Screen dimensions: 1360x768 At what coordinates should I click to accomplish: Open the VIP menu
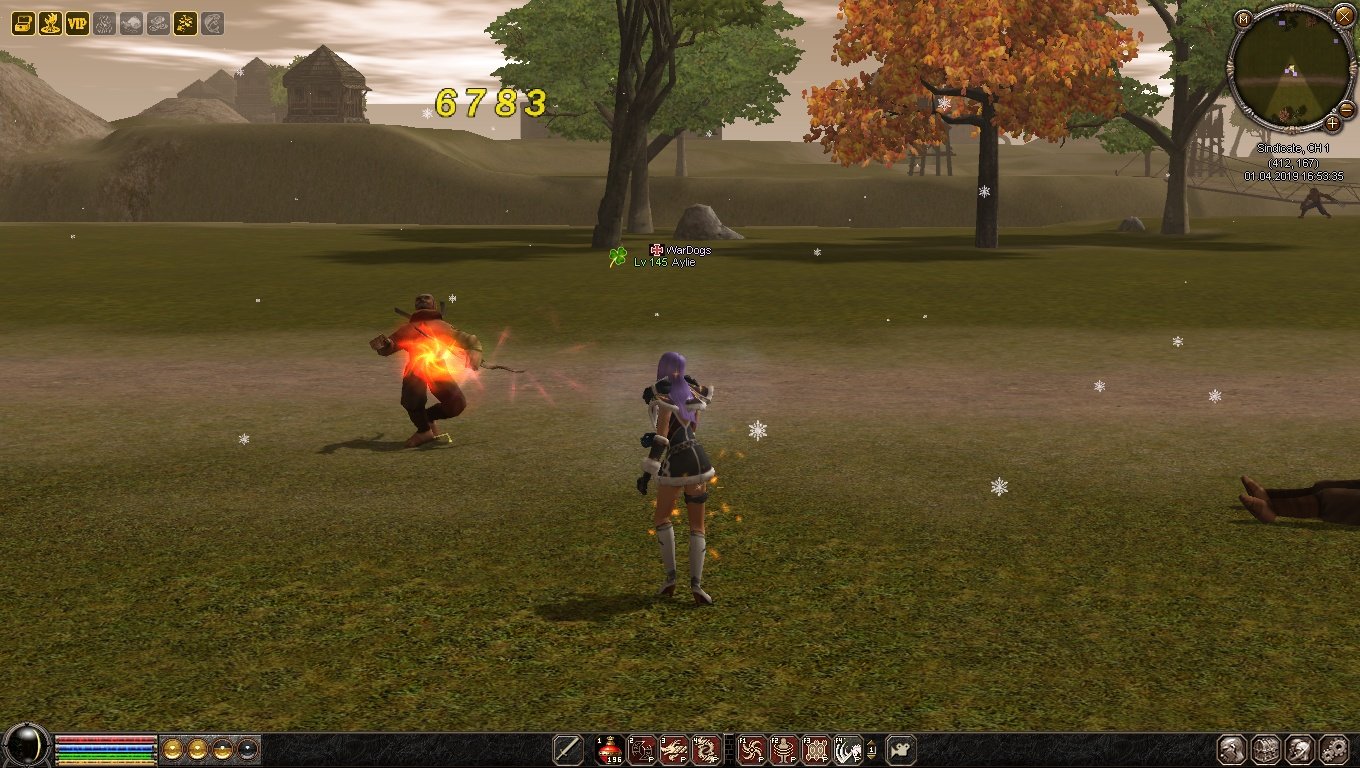[77, 23]
